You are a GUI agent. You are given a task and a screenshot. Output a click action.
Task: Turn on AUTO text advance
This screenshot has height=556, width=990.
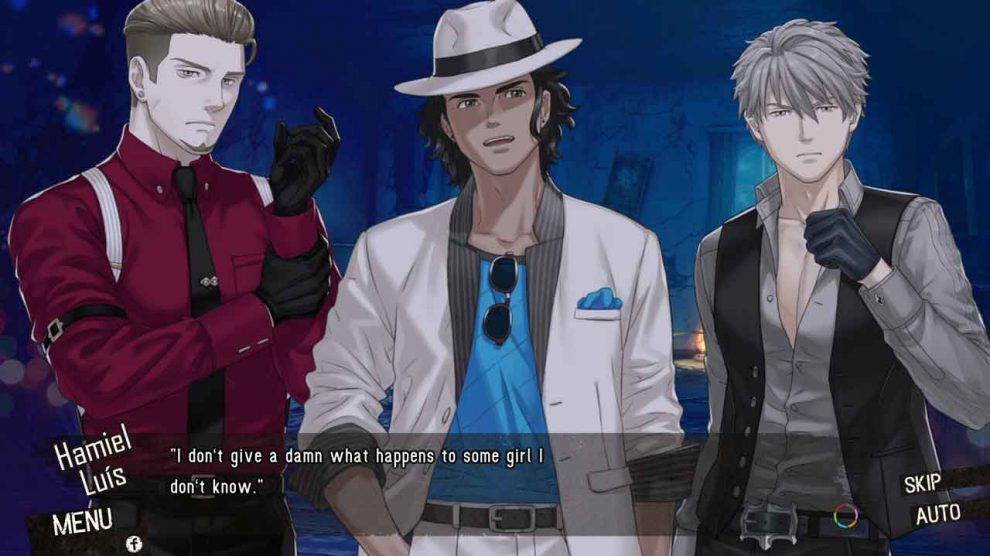(937, 516)
